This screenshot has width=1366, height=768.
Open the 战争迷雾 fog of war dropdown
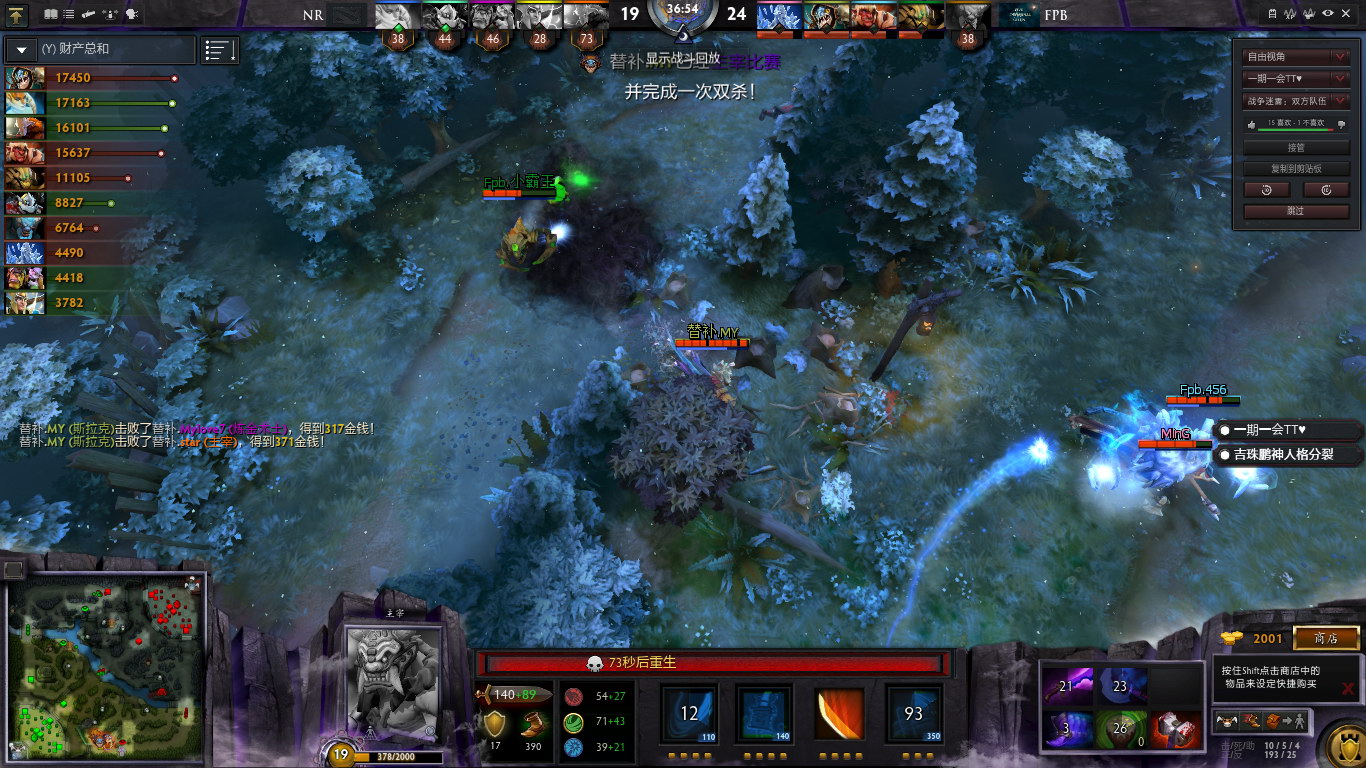pyautogui.click(x=1296, y=100)
